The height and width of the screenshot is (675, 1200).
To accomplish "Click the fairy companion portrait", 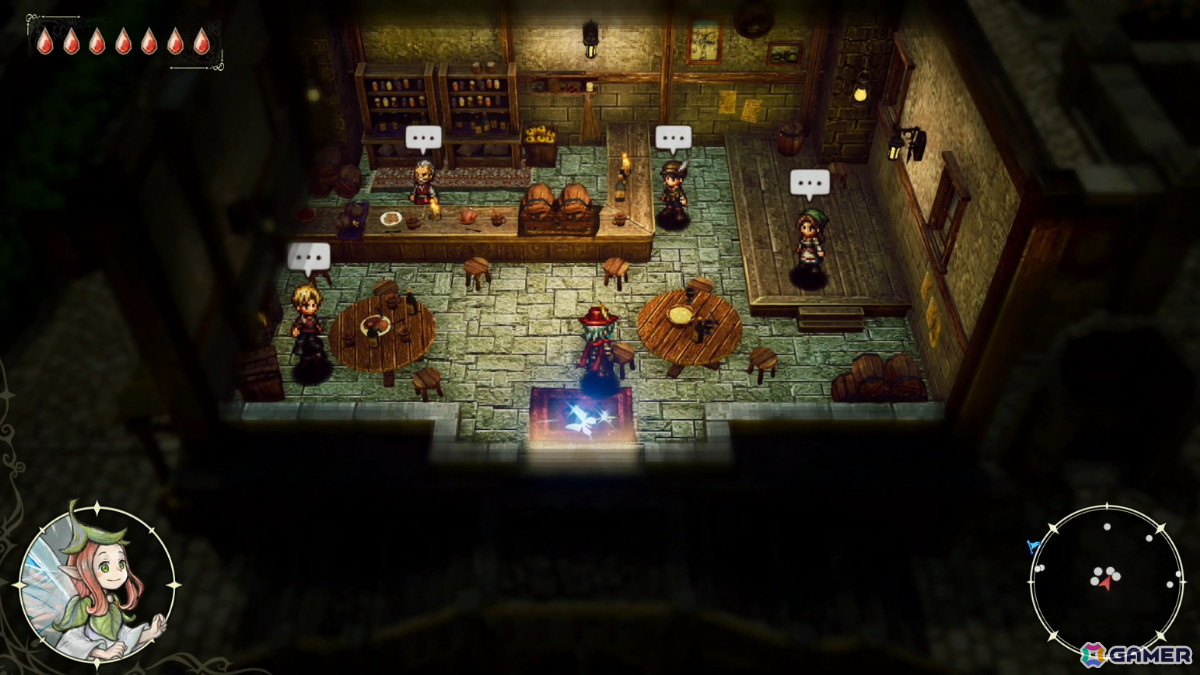I will [x=97, y=584].
